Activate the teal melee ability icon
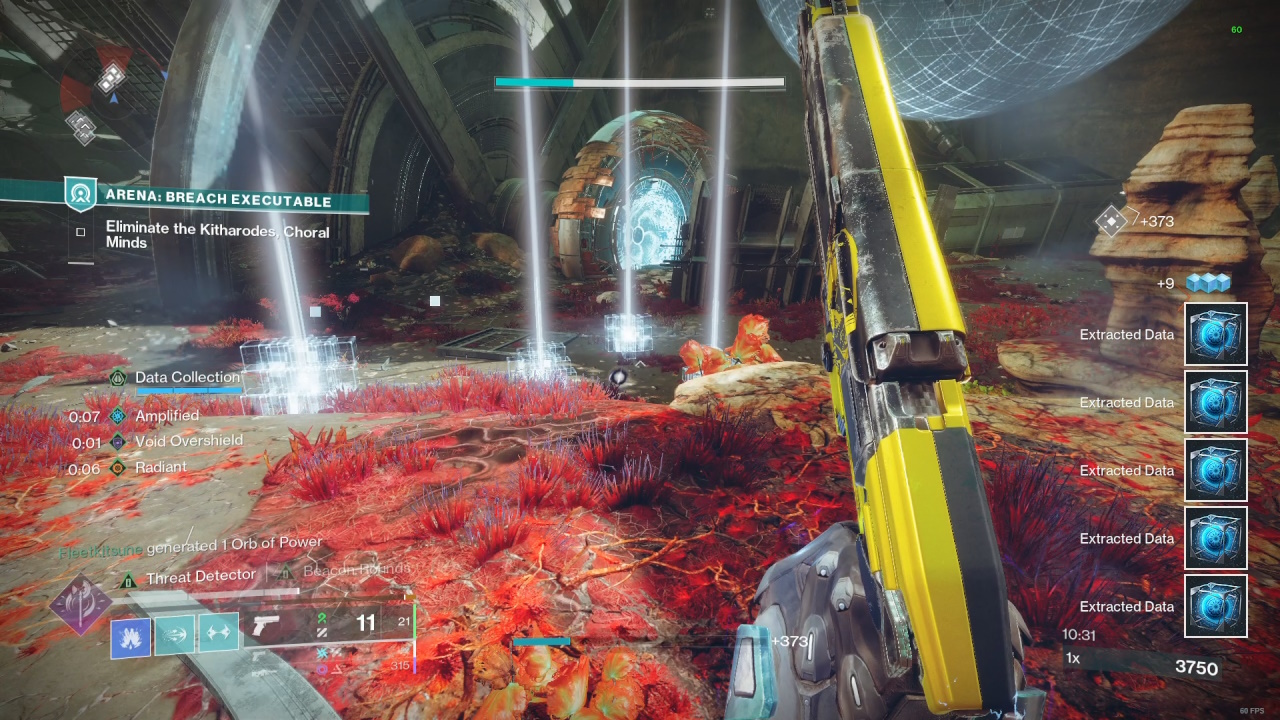1280x720 pixels. (x=218, y=633)
